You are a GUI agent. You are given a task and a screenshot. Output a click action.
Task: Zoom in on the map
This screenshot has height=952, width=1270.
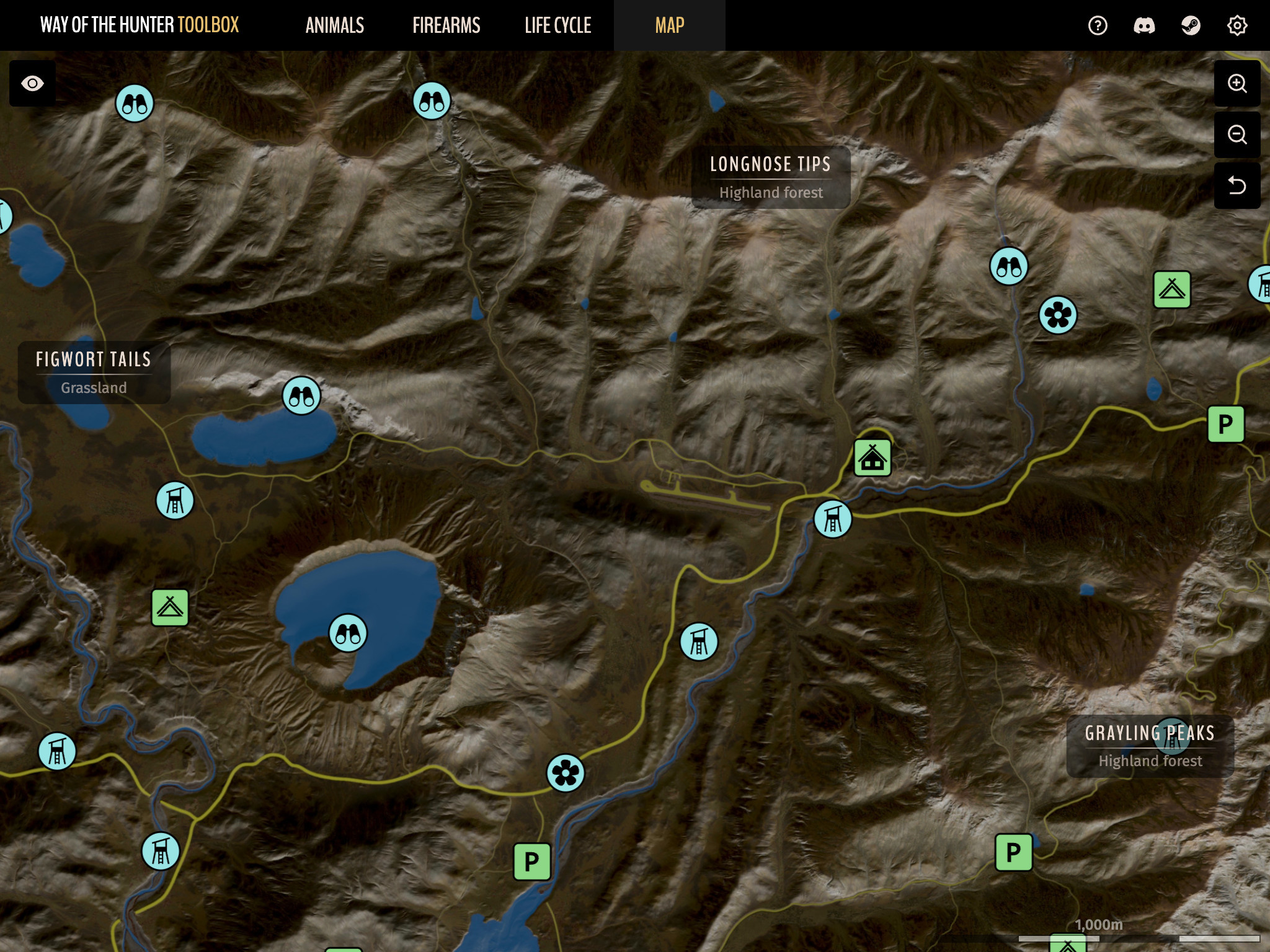pyautogui.click(x=1237, y=84)
